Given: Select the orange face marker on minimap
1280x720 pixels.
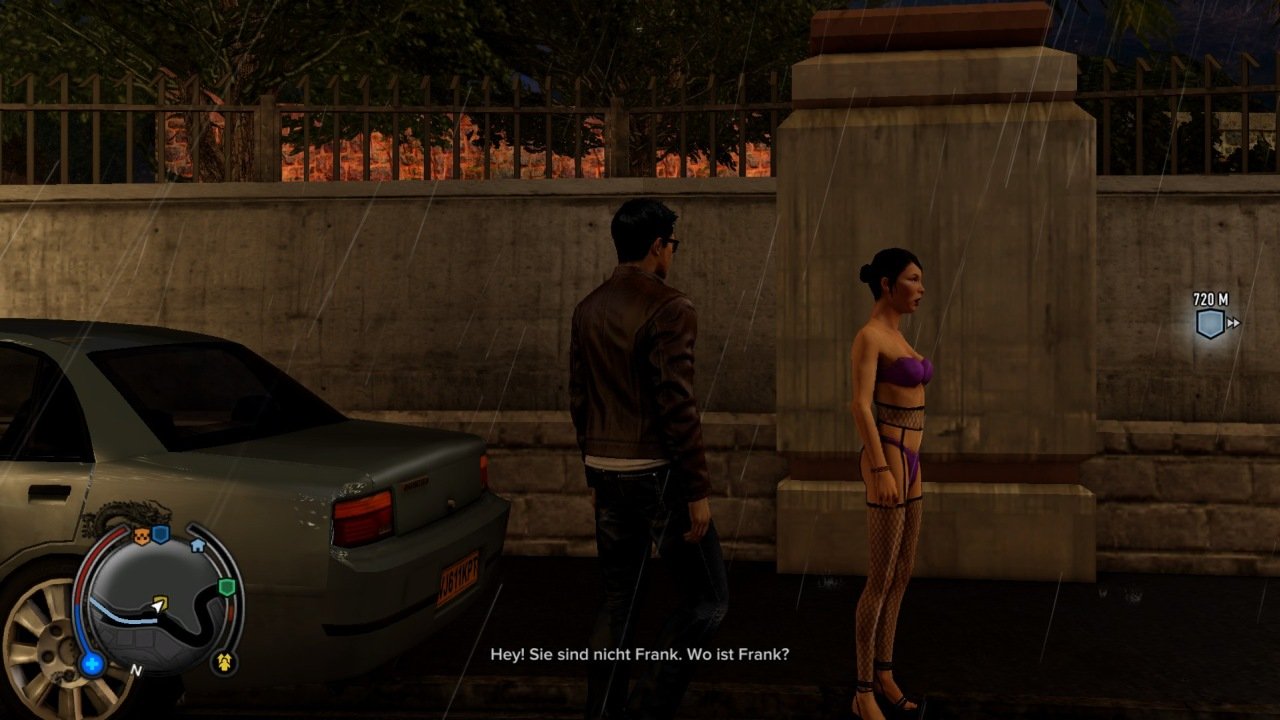Looking at the screenshot, I should 141,537.
